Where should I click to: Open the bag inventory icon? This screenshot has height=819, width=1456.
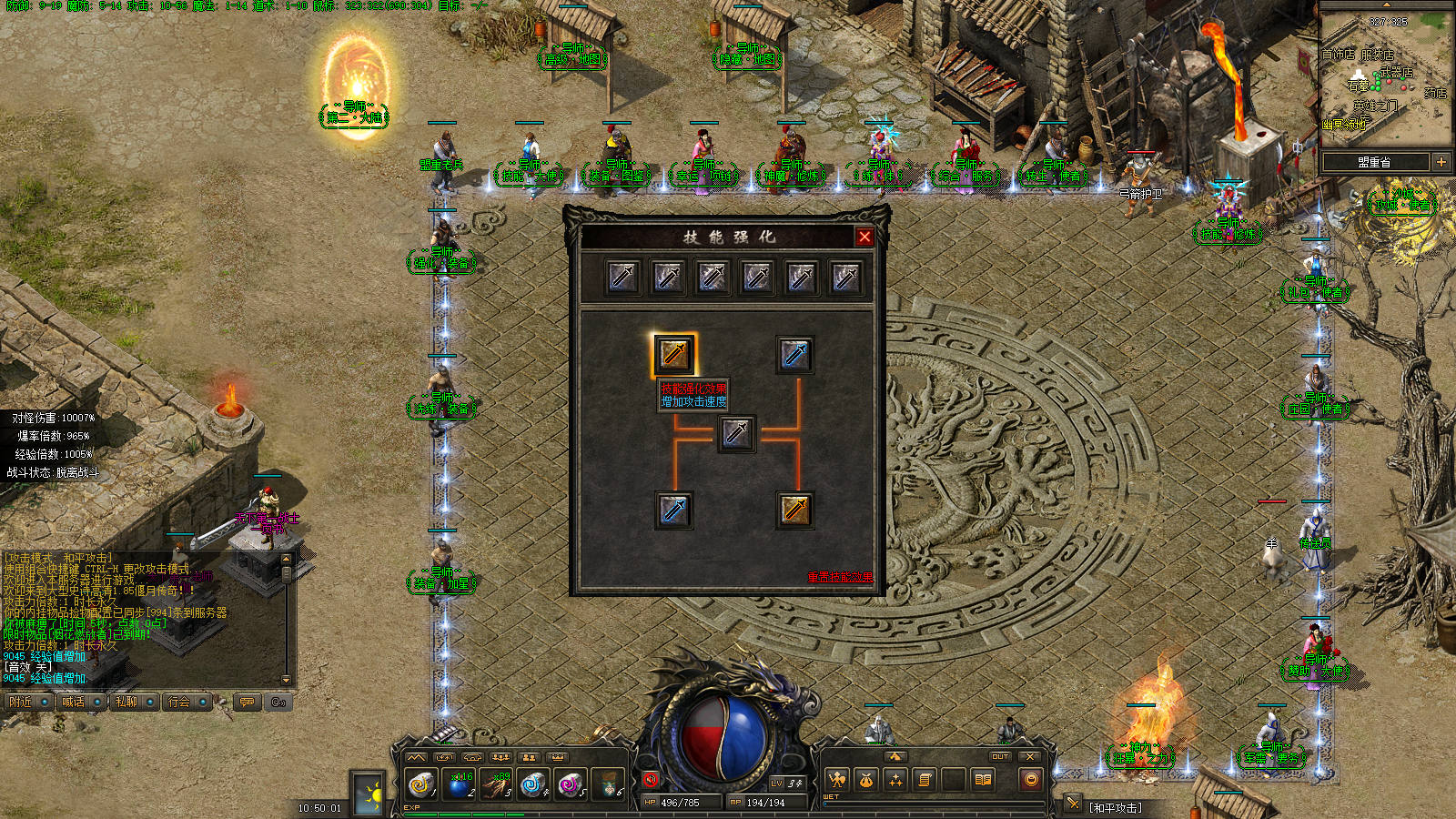(865, 780)
